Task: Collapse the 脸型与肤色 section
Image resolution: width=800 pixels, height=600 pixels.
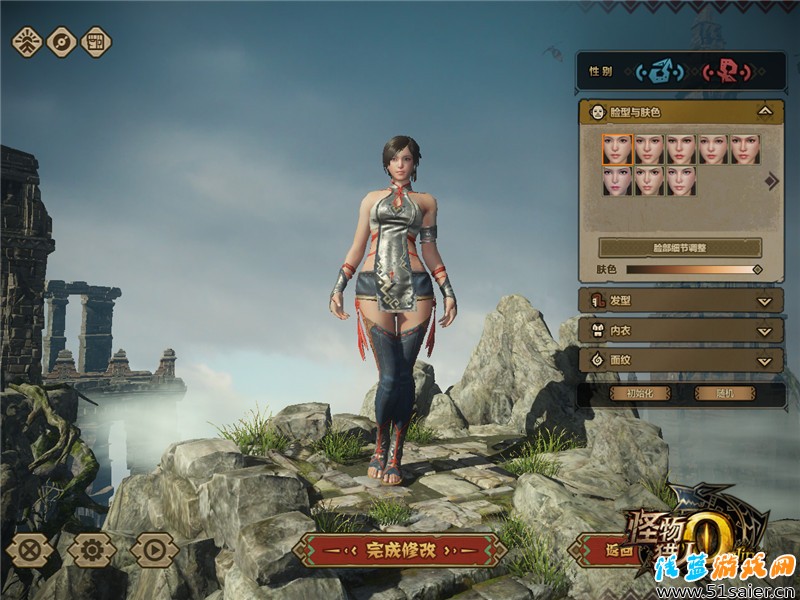Action: (x=764, y=112)
